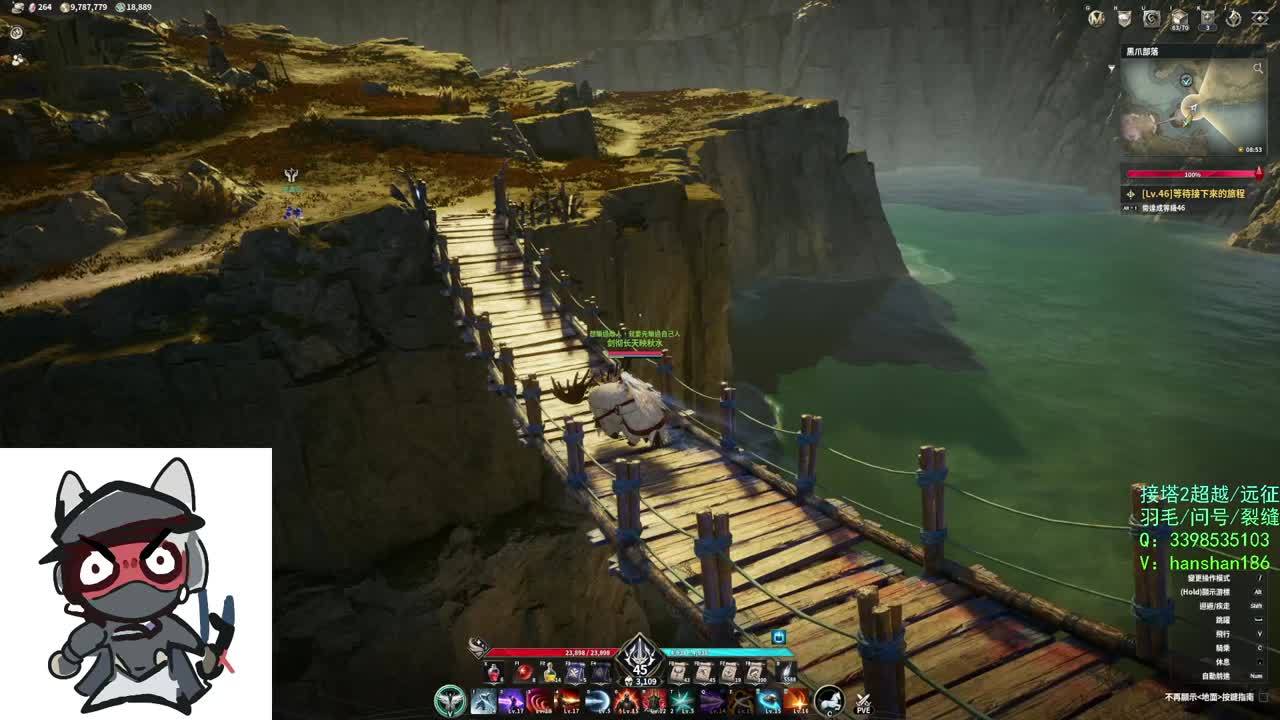Open the spiral G menu icon
Screen dimensions: 1280x720
[x=1151, y=18]
